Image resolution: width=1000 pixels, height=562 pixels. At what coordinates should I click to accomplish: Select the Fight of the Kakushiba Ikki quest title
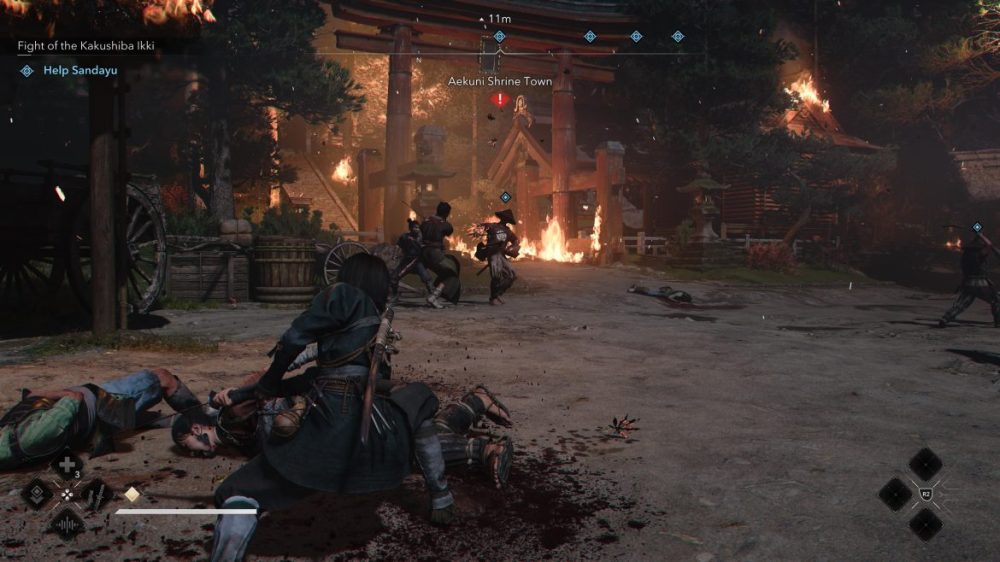(87, 46)
